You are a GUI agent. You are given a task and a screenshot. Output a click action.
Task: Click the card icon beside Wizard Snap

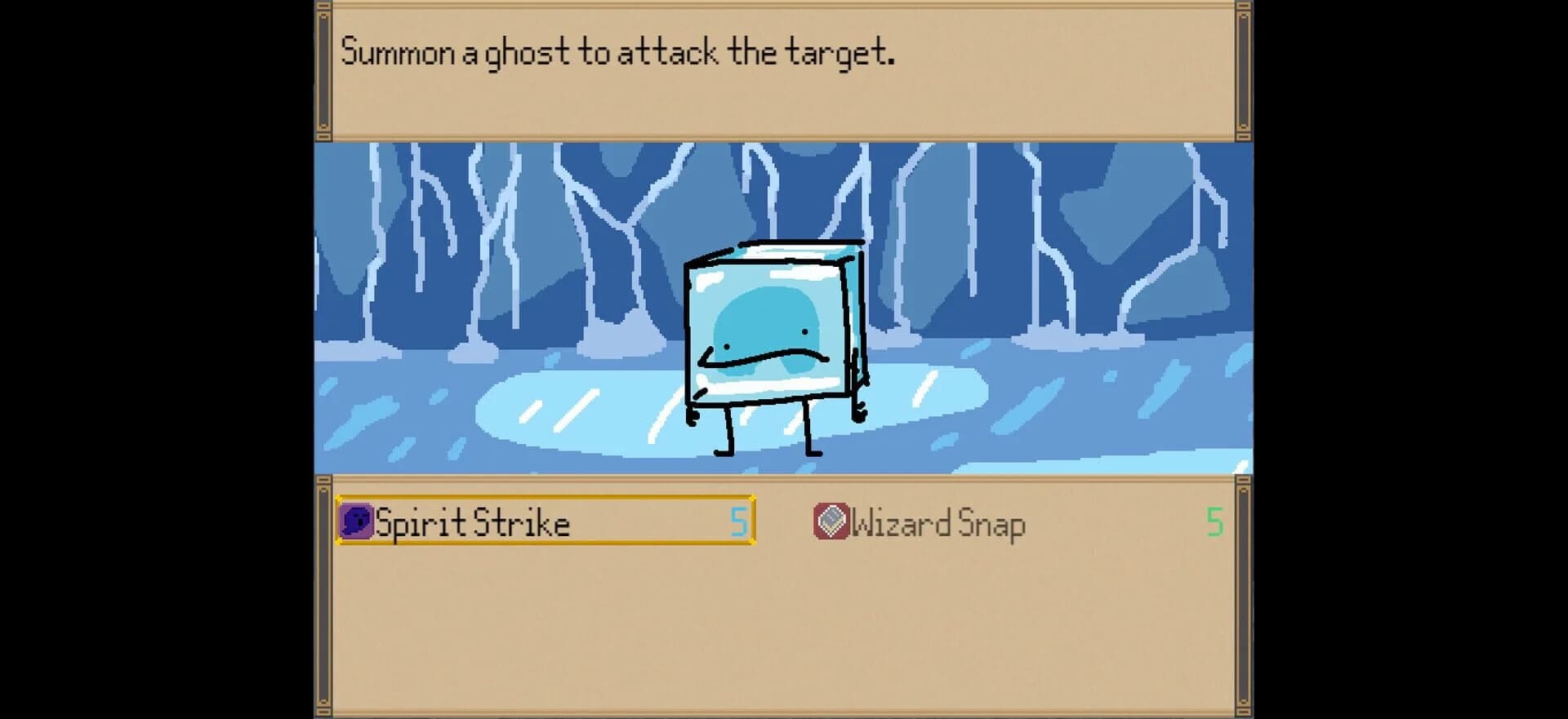coord(831,520)
